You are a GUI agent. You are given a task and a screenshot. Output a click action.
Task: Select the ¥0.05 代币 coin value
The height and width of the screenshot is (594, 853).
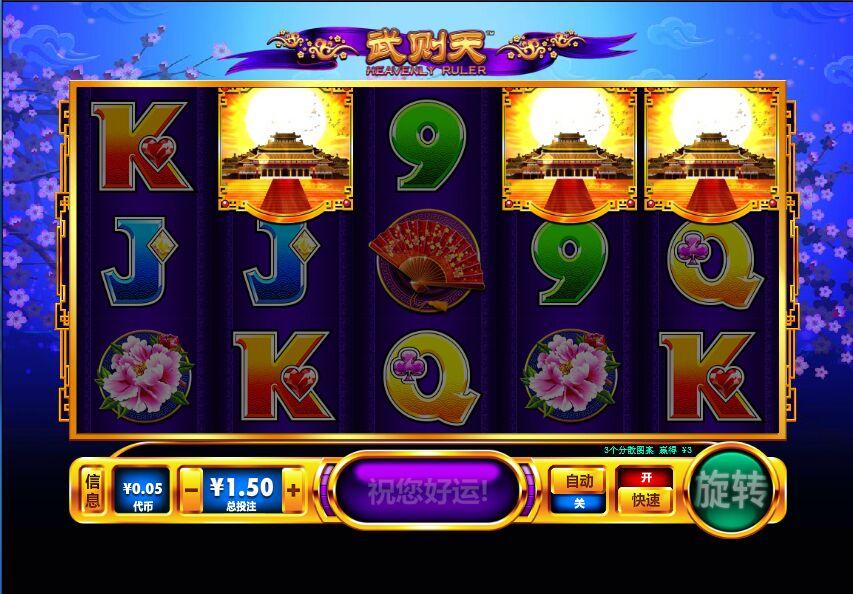point(141,491)
